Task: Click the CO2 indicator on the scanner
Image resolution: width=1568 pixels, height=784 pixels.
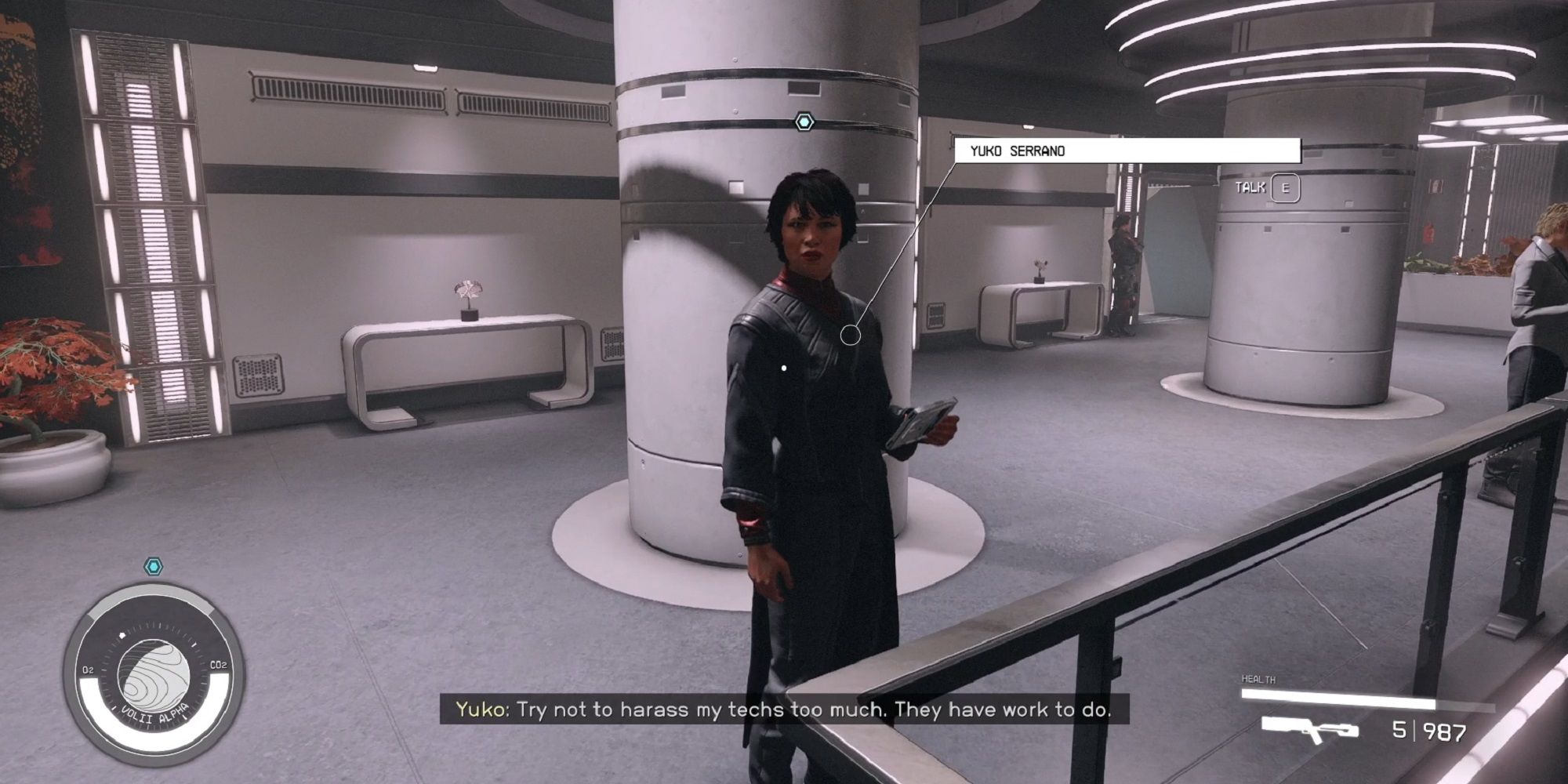Action: [x=220, y=665]
